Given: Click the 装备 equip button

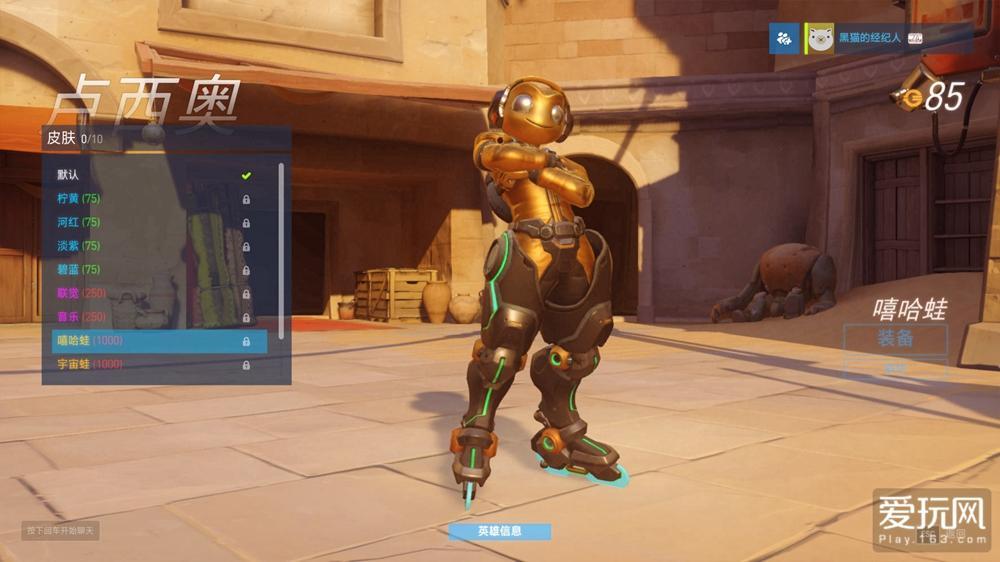Looking at the screenshot, I should [x=894, y=339].
